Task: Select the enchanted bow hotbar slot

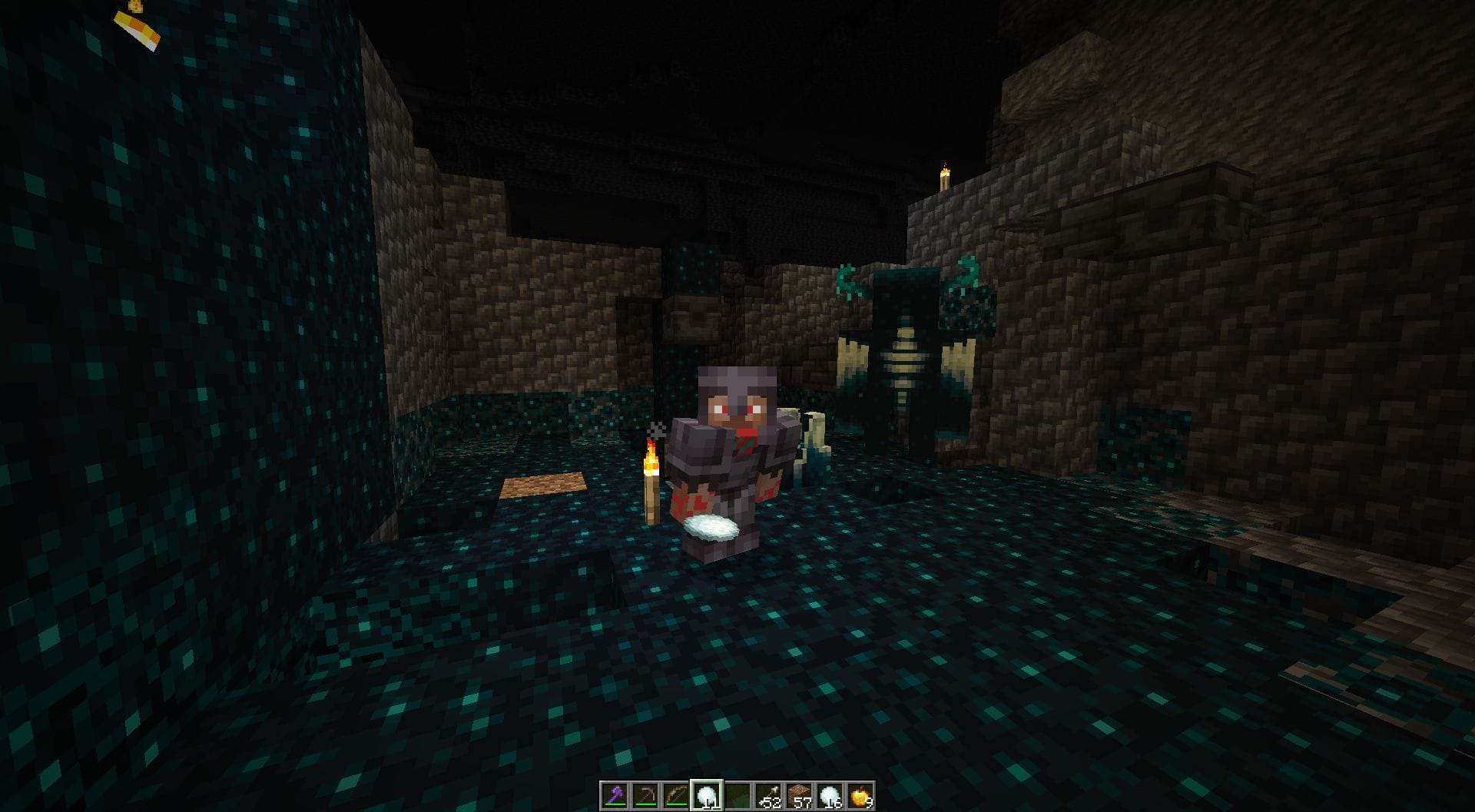Action: point(678,795)
